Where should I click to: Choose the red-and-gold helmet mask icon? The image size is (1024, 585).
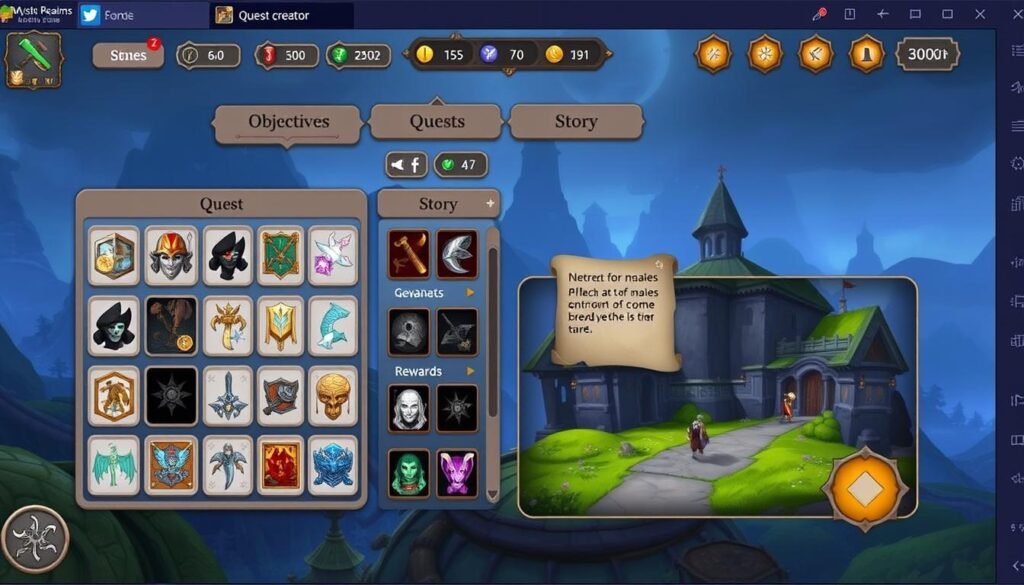pos(171,255)
